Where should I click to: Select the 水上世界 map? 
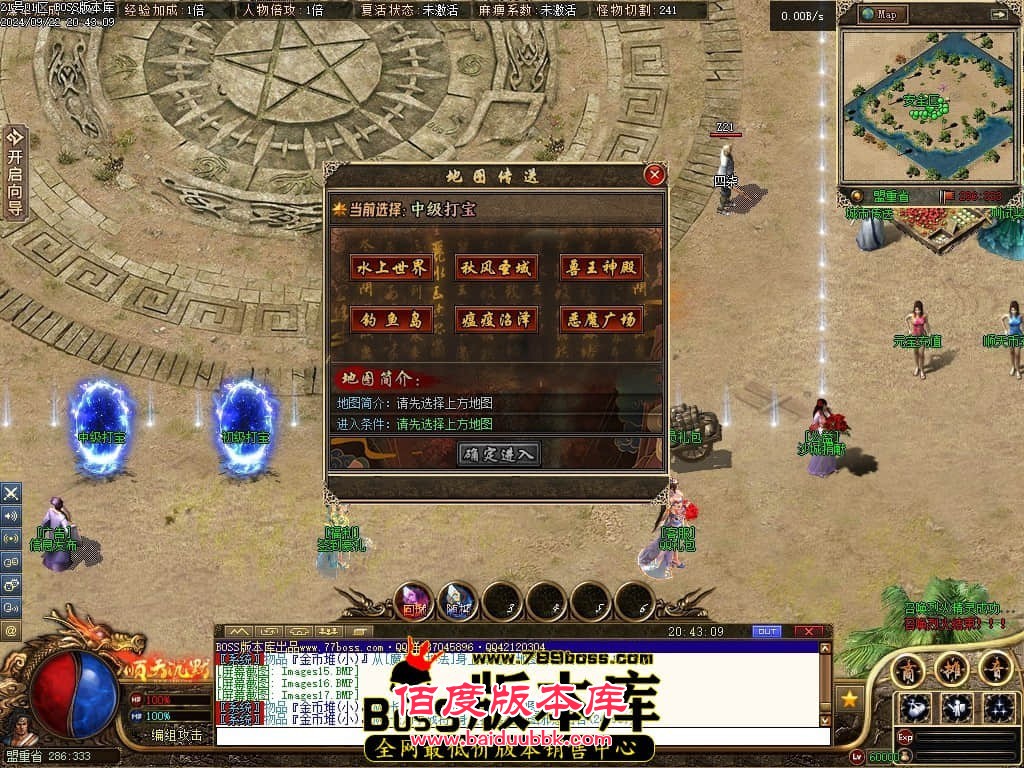click(390, 267)
